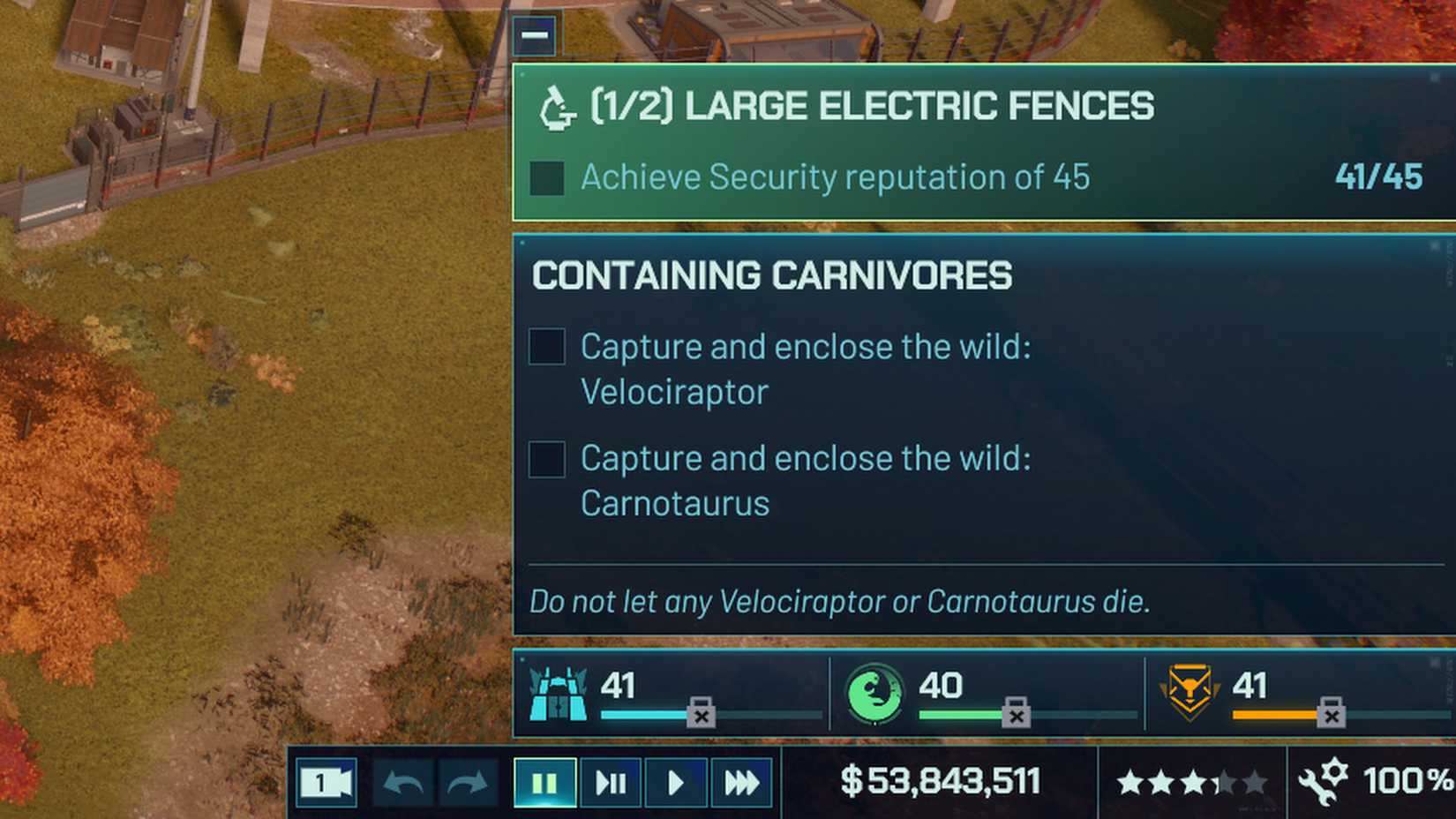This screenshot has height=819, width=1456.
Task: Check the Capture wild Velociraptor objective box
Action: [x=546, y=348]
